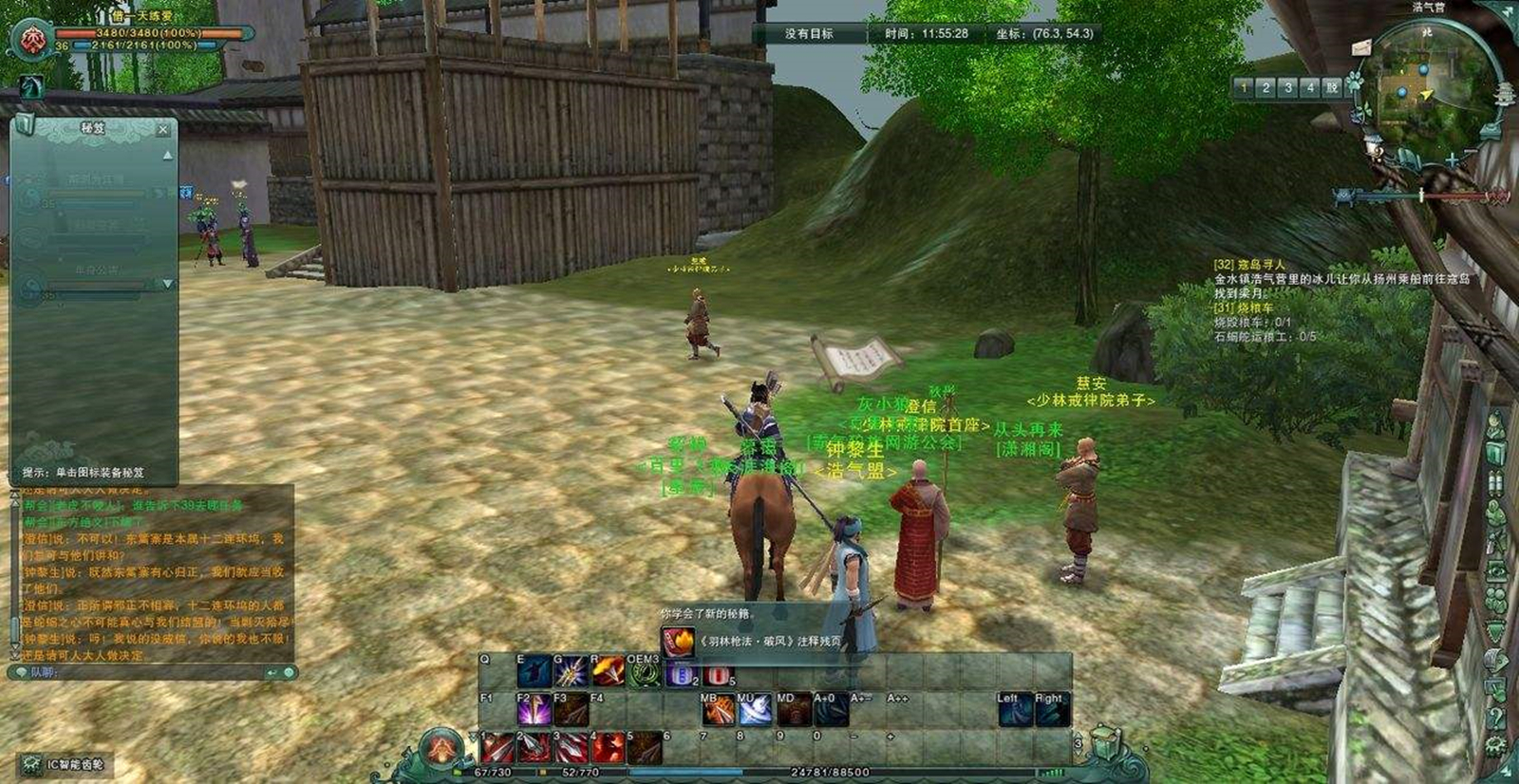Viewport: 1519px width, 784px height.
Task: Zoom out the minimap with minus button
Action: [1469, 152]
